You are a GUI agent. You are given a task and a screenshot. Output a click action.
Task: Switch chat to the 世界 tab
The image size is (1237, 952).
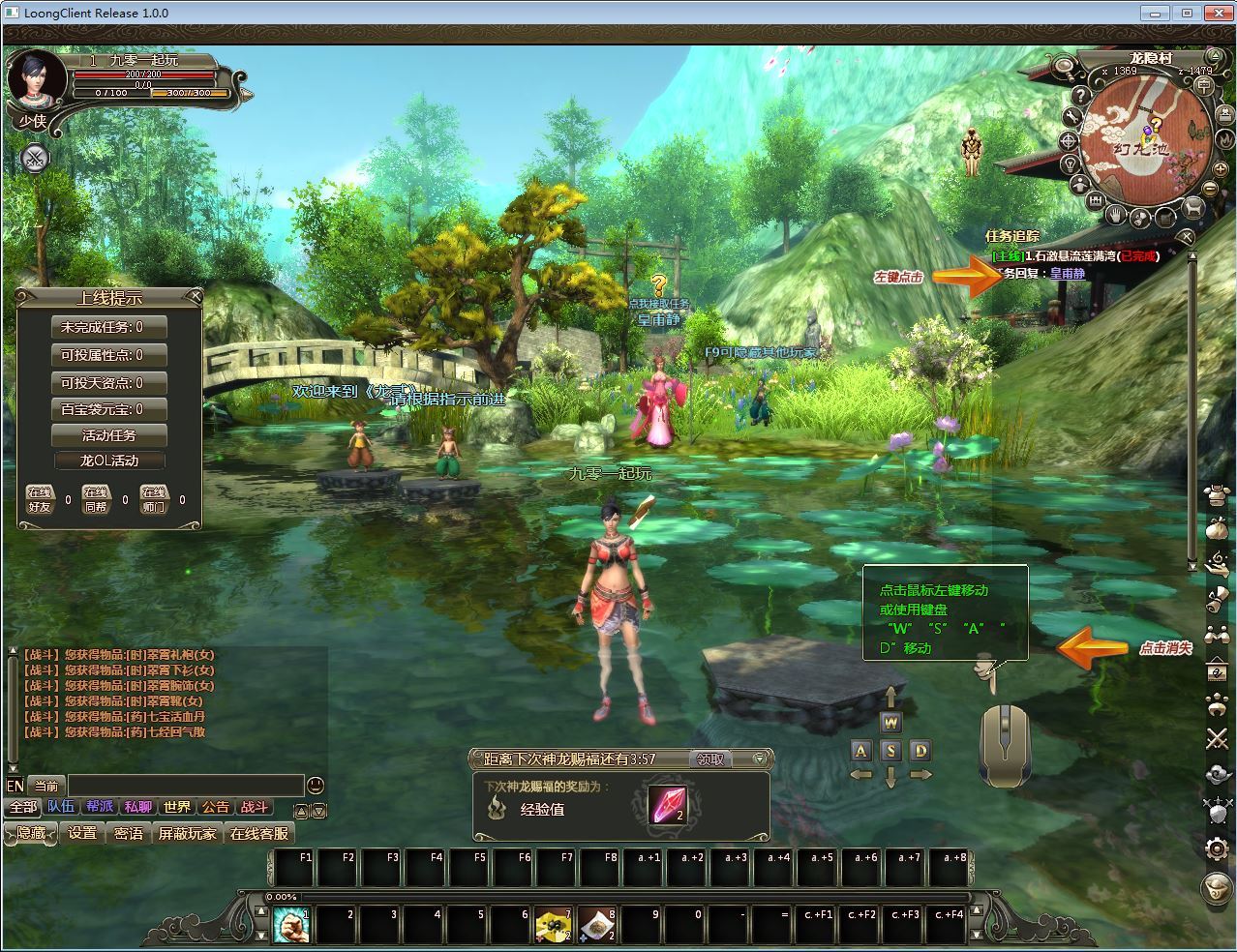(177, 807)
